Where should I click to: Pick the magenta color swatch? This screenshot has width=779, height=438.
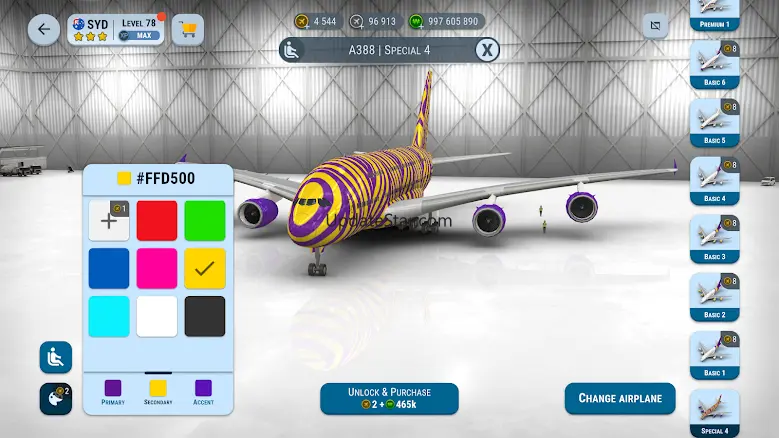click(157, 268)
